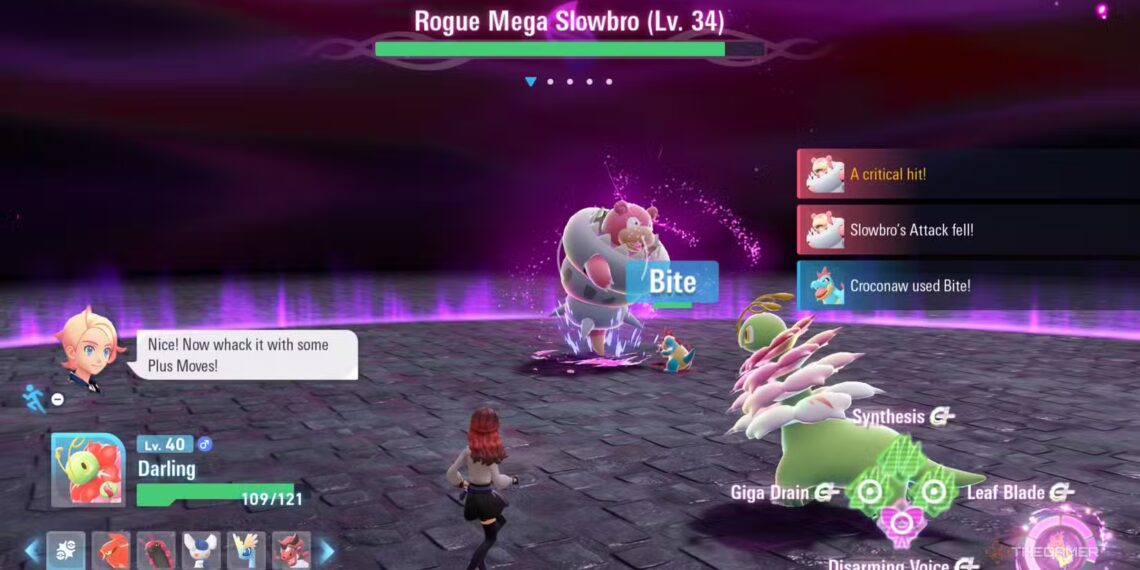
Task: Switch to the Meowstic party slot
Action: [x=201, y=550]
